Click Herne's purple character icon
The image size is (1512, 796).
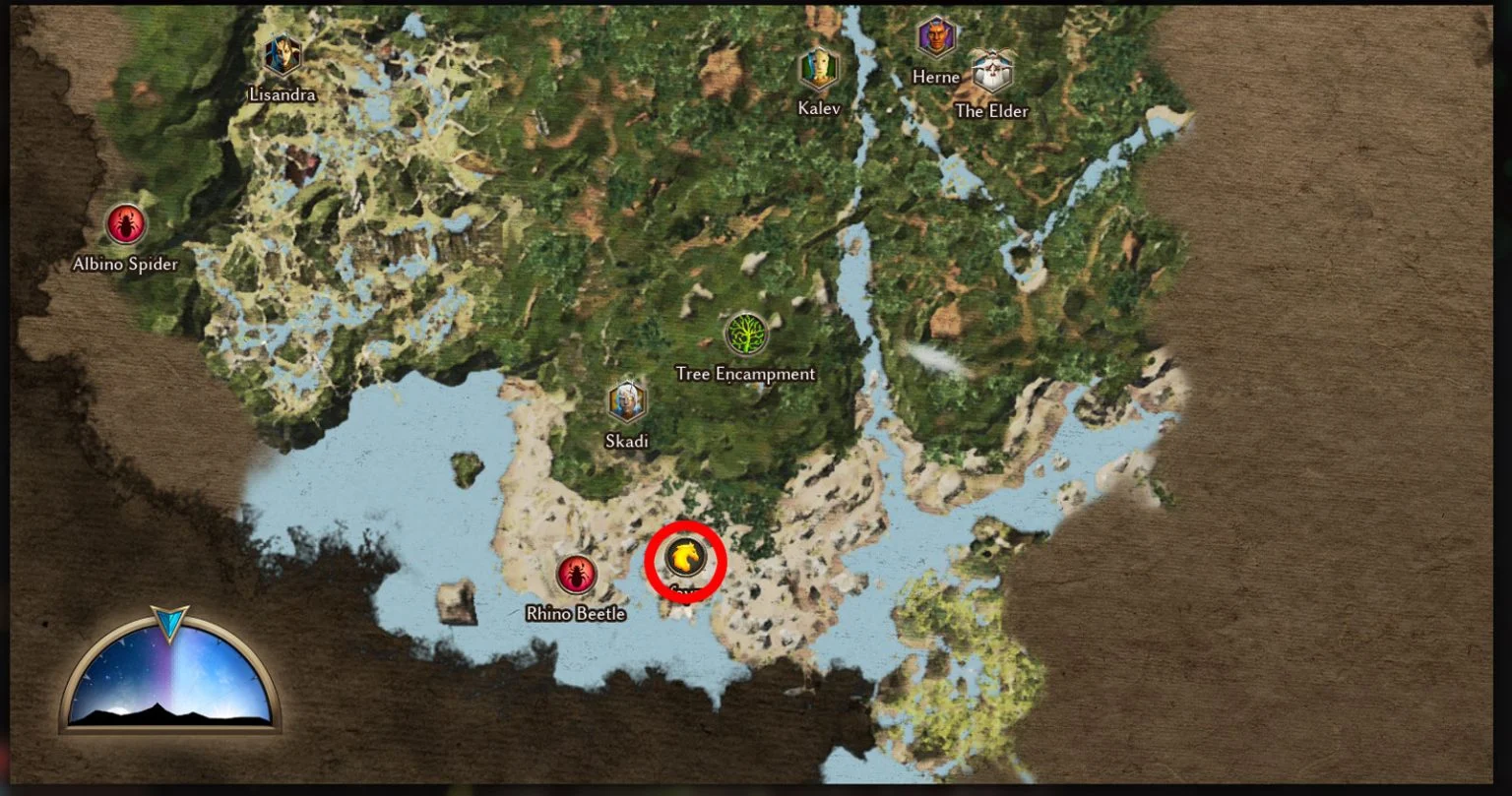pos(935,37)
